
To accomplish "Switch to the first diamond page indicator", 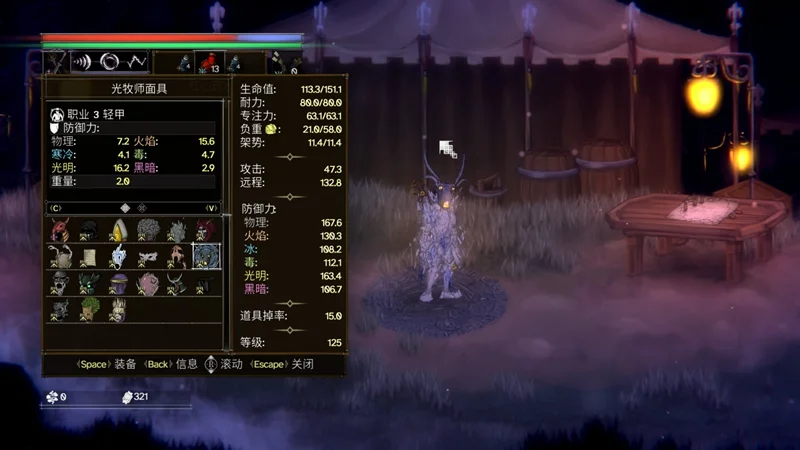I will 125,208.
